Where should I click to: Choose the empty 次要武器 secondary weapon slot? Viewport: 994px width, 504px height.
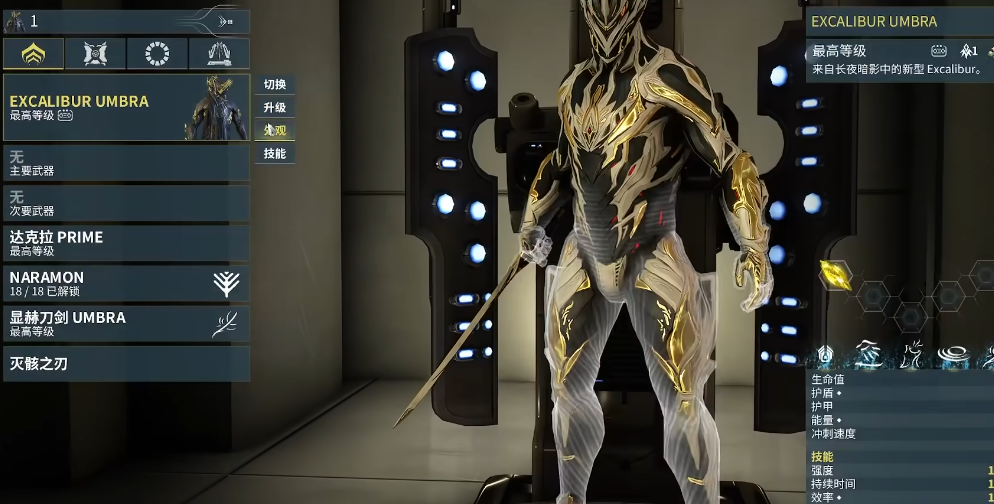click(x=126, y=204)
